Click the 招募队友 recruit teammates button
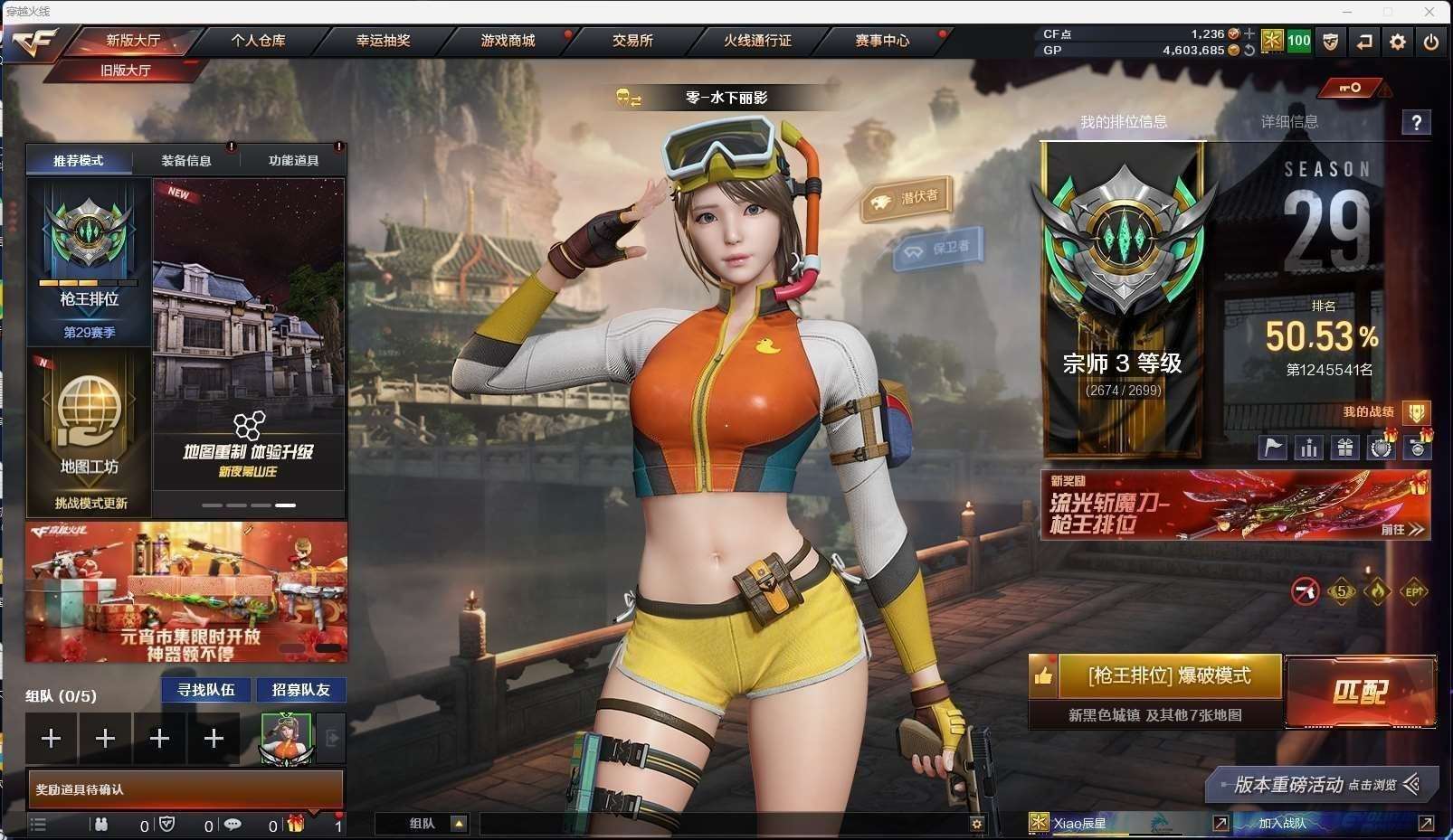The image size is (1453, 840). pos(301,690)
